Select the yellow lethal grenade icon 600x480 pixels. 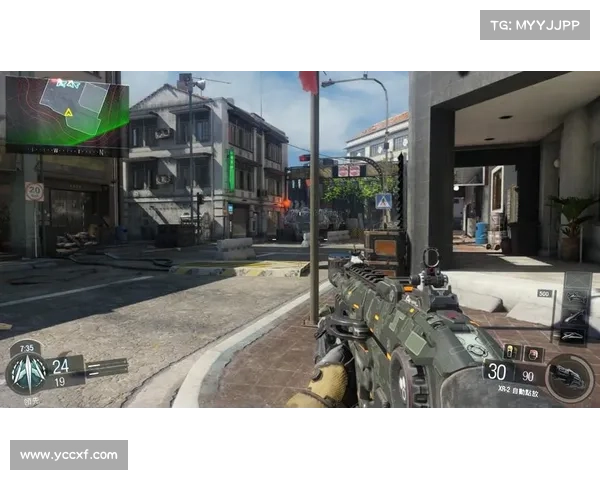[x=511, y=351]
